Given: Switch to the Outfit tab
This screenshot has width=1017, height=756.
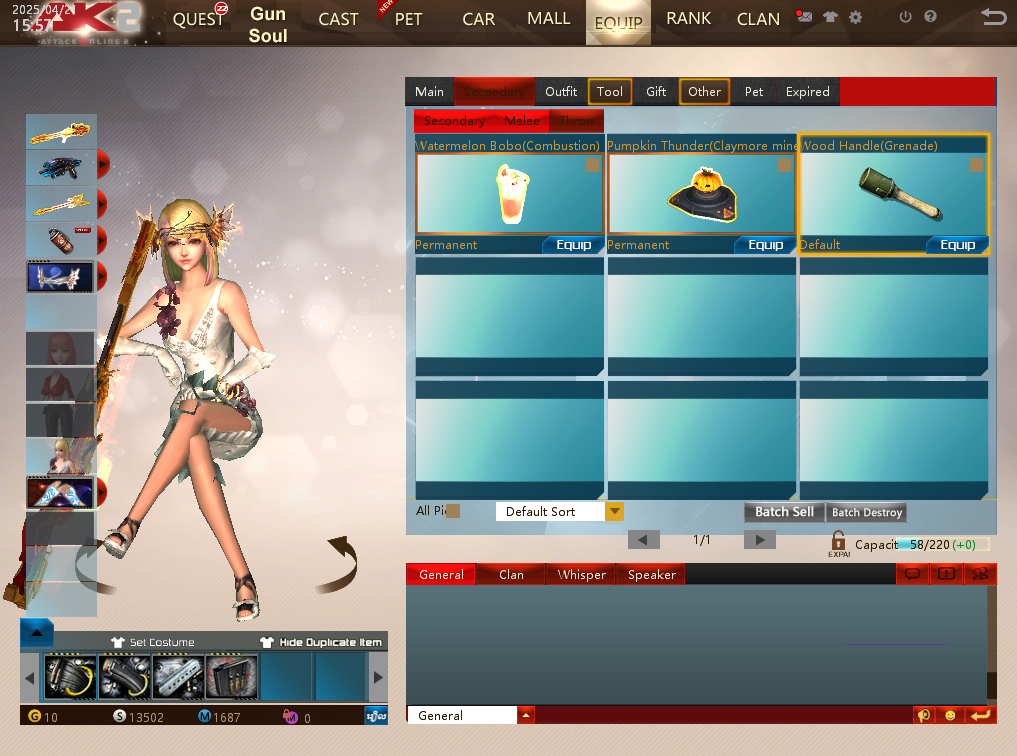Looking at the screenshot, I should click(561, 91).
